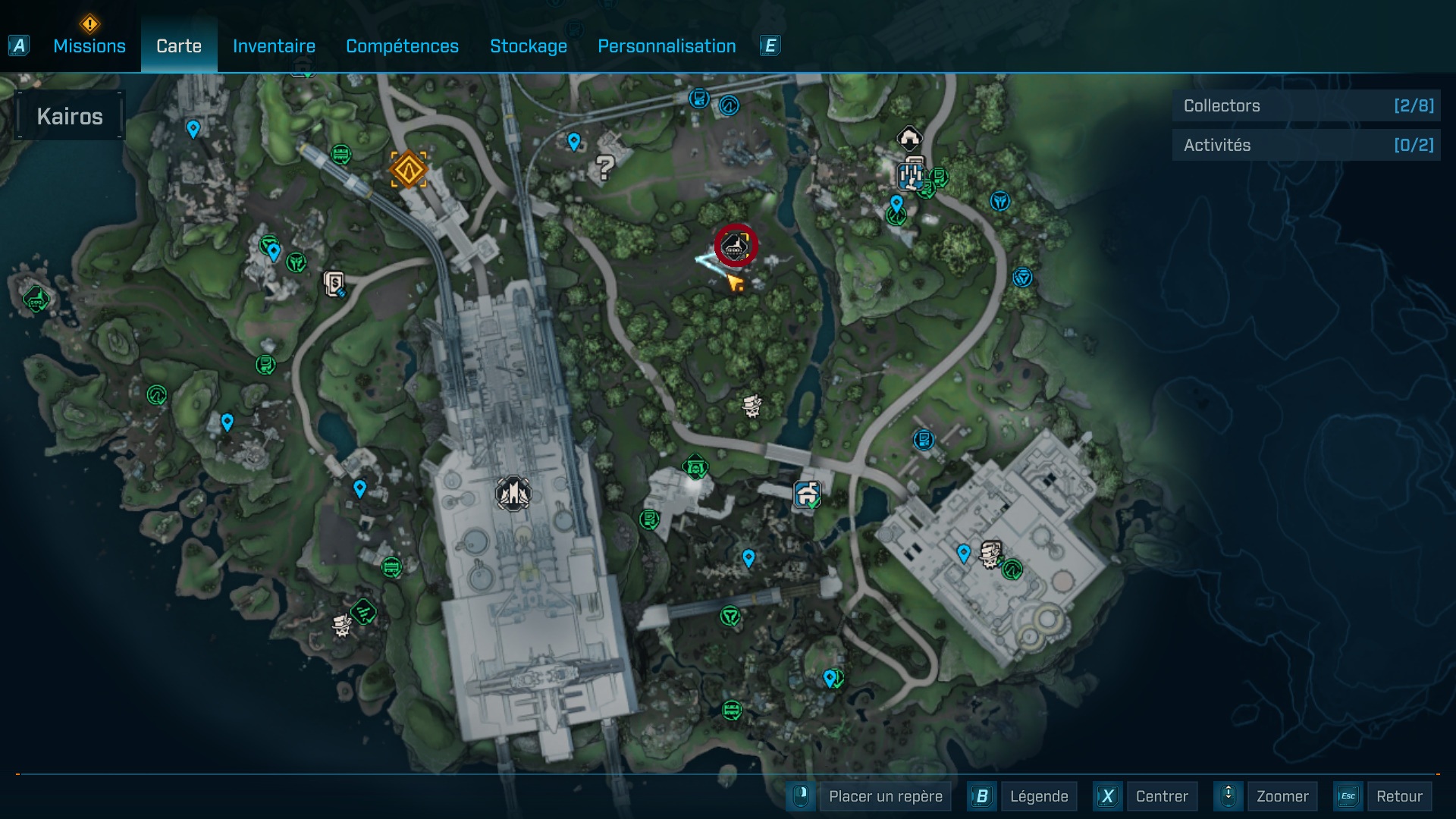
Task: Show the Activités progress row
Action: pyautogui.click(x=1307, y=145)
